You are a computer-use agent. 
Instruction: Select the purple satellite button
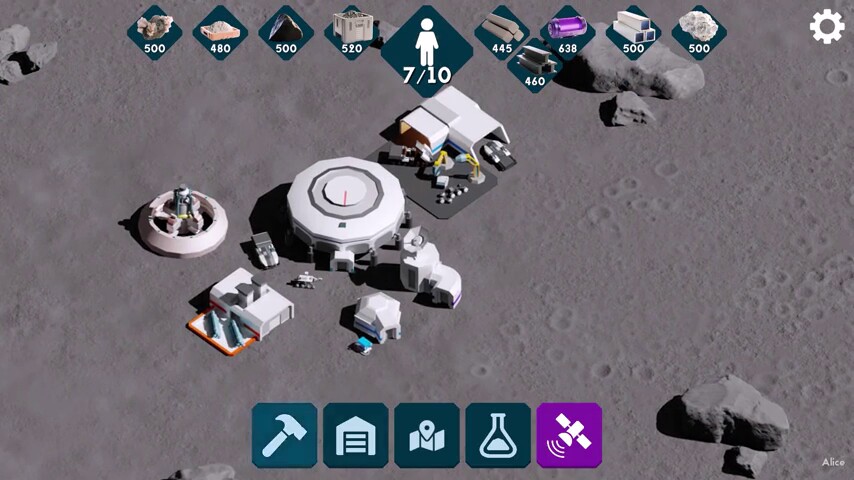tap(569, 435)
